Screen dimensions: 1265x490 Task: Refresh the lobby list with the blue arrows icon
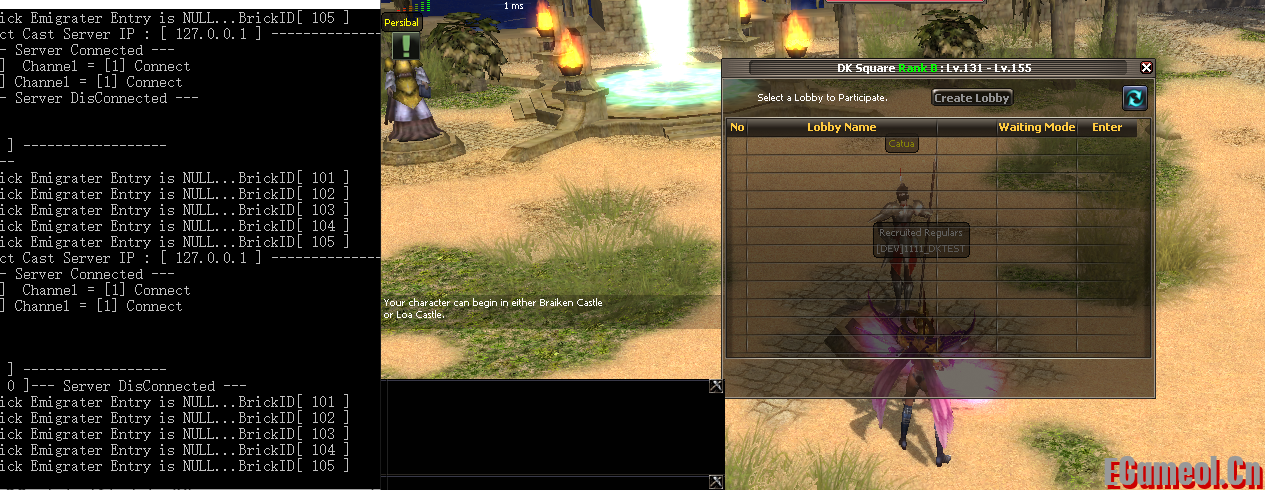[x=1134, y=98]
